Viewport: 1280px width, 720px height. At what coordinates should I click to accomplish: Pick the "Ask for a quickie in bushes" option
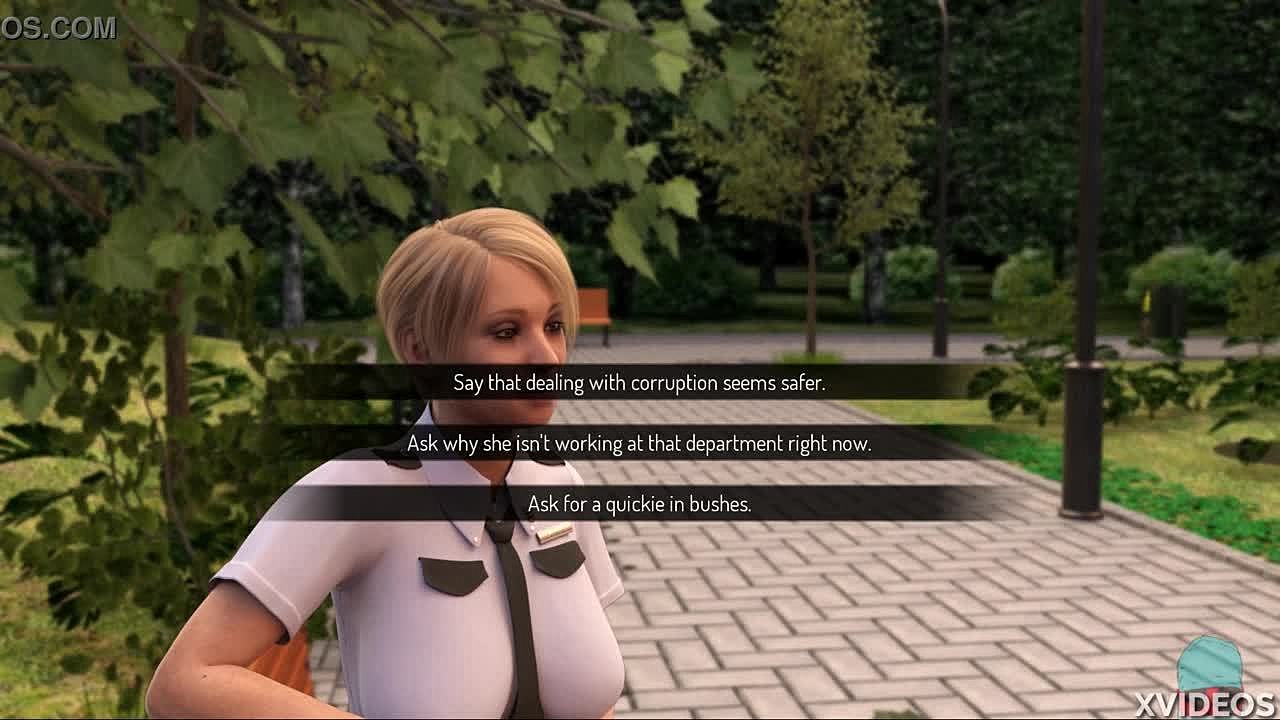pyautogui.click(x=639, y=504)
